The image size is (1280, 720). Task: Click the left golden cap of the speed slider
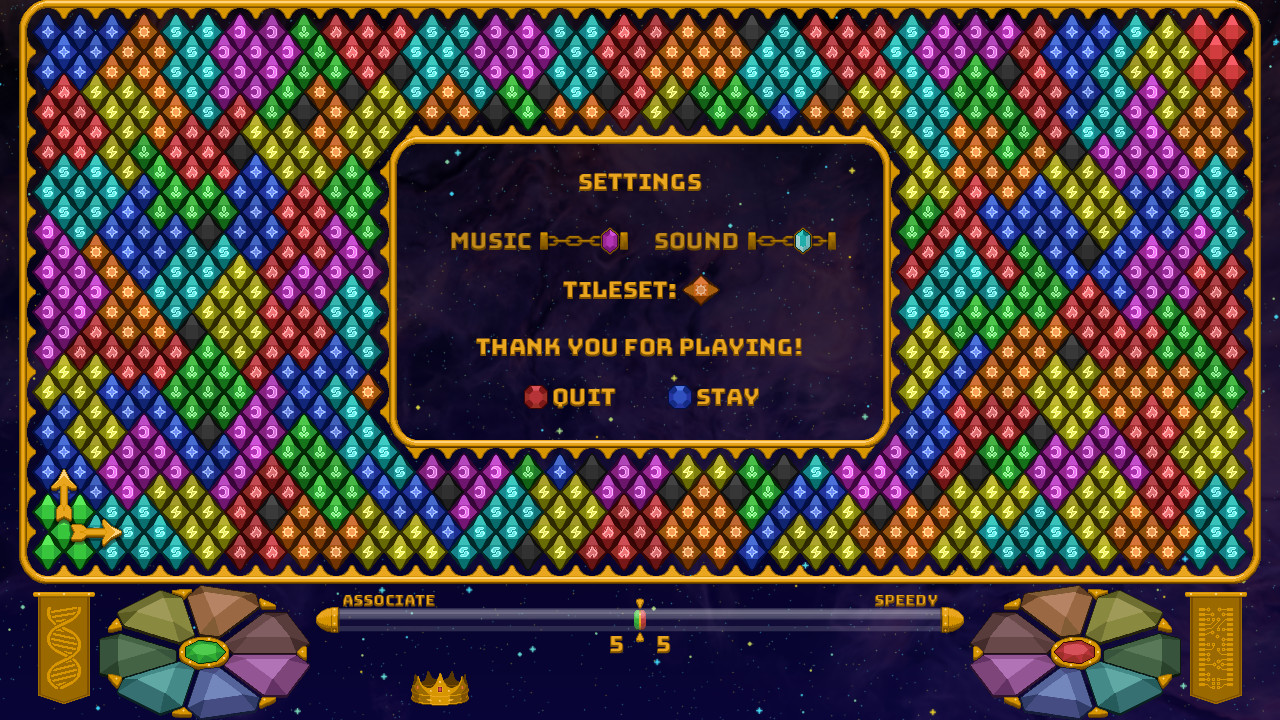[x=330, y=619]
